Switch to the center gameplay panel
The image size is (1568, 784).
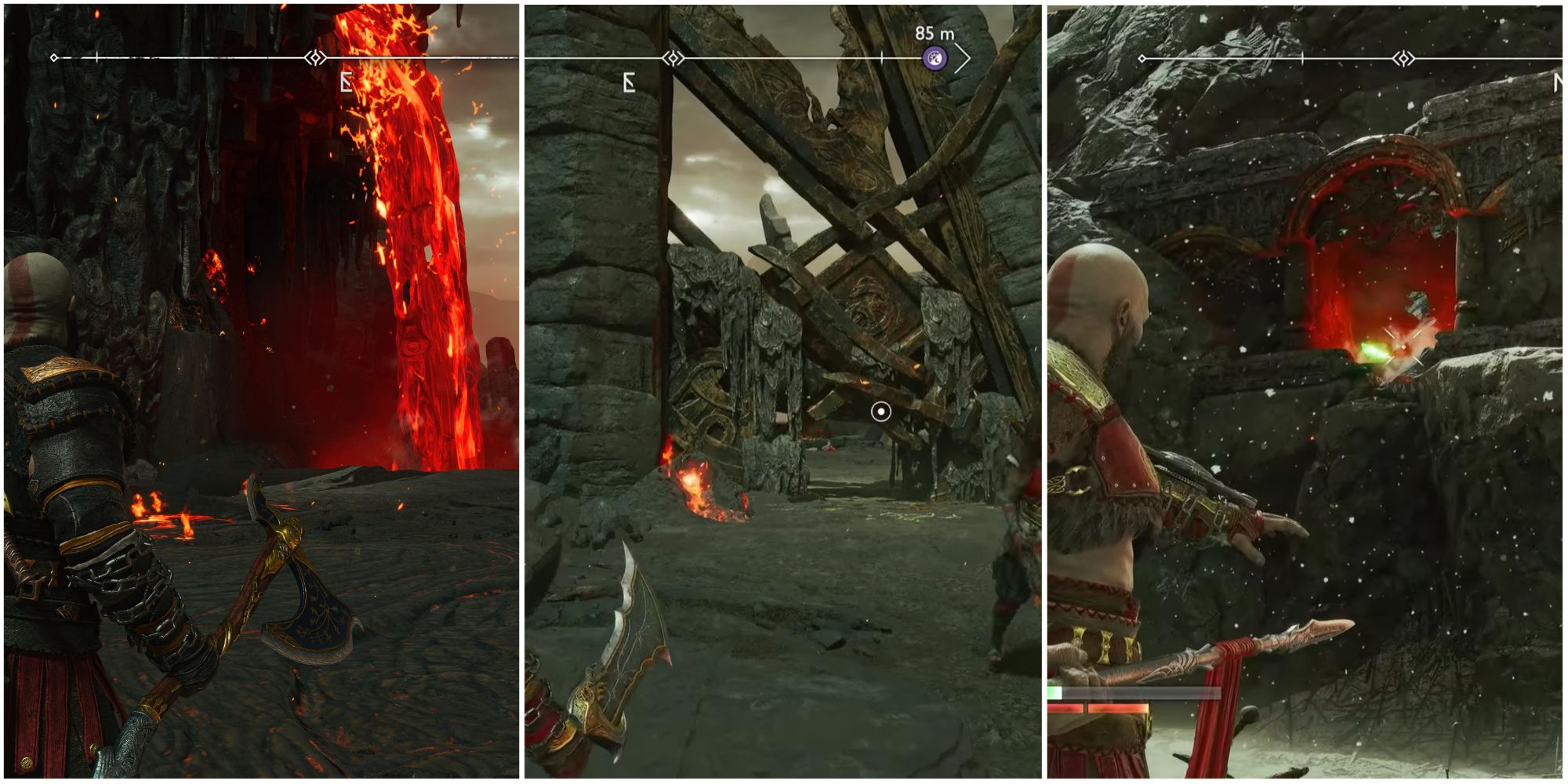tap(784, 392)
